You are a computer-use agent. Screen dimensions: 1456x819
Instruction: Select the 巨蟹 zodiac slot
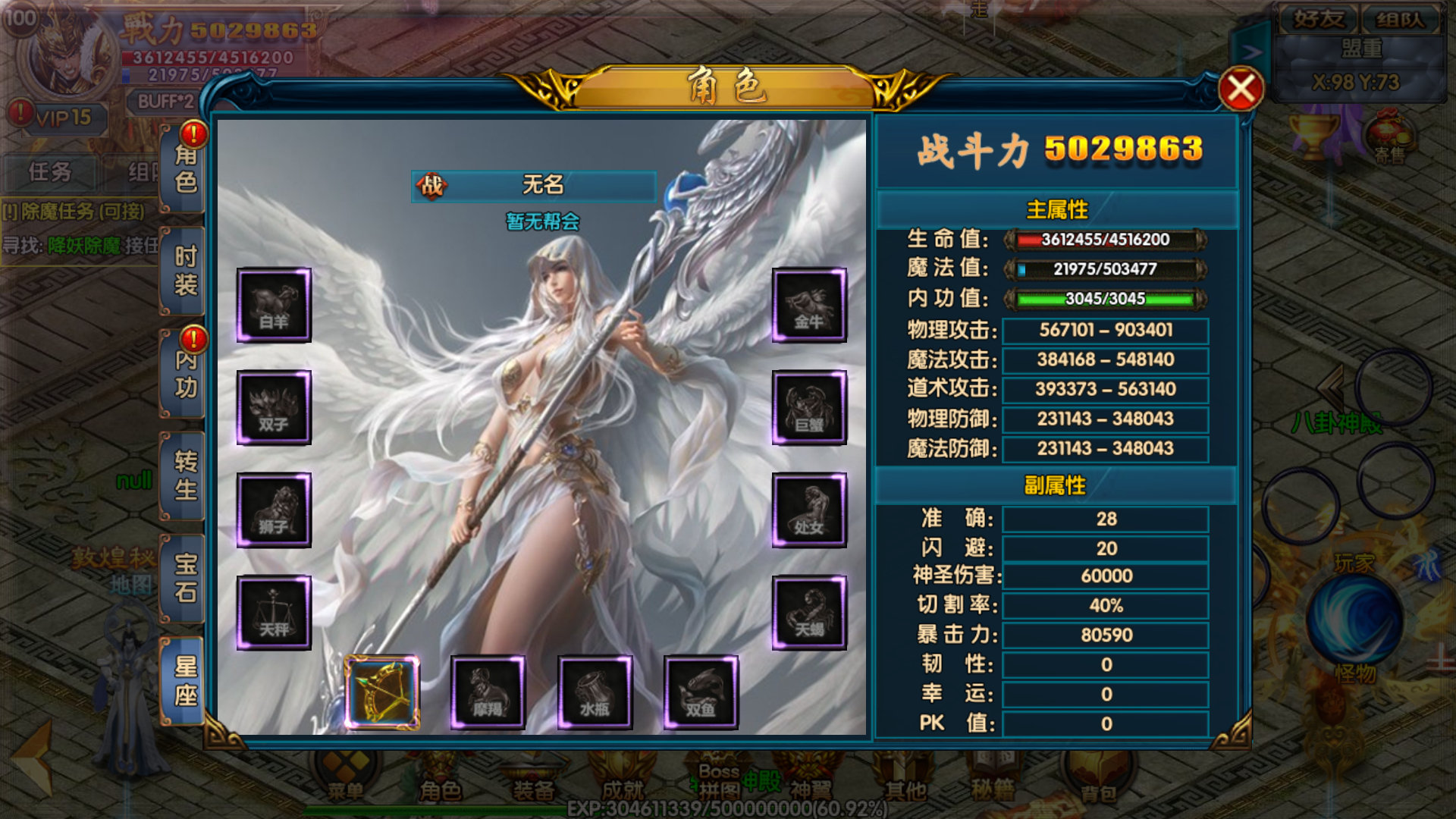click(x=809, y=407)
